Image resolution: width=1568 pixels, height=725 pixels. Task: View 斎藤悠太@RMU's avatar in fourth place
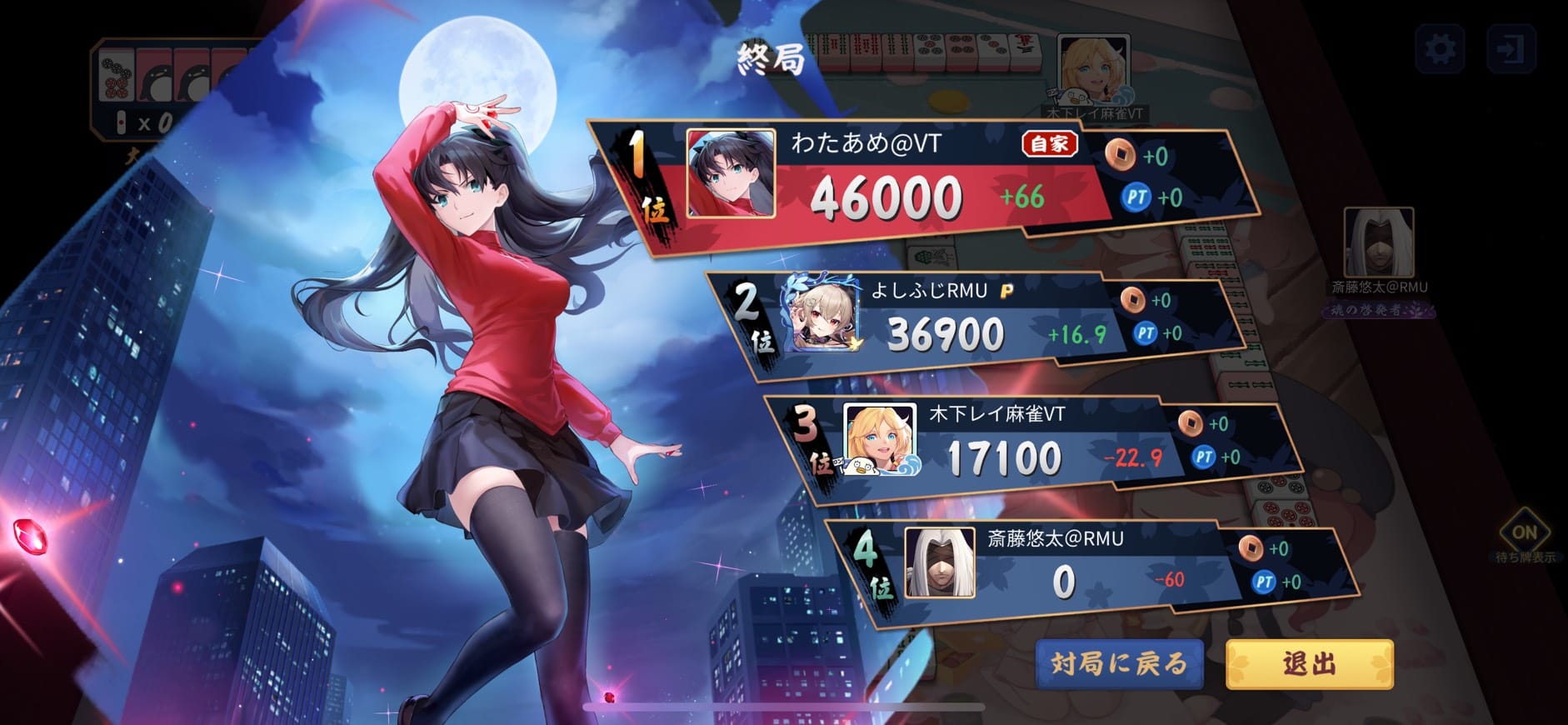[940, 562]
